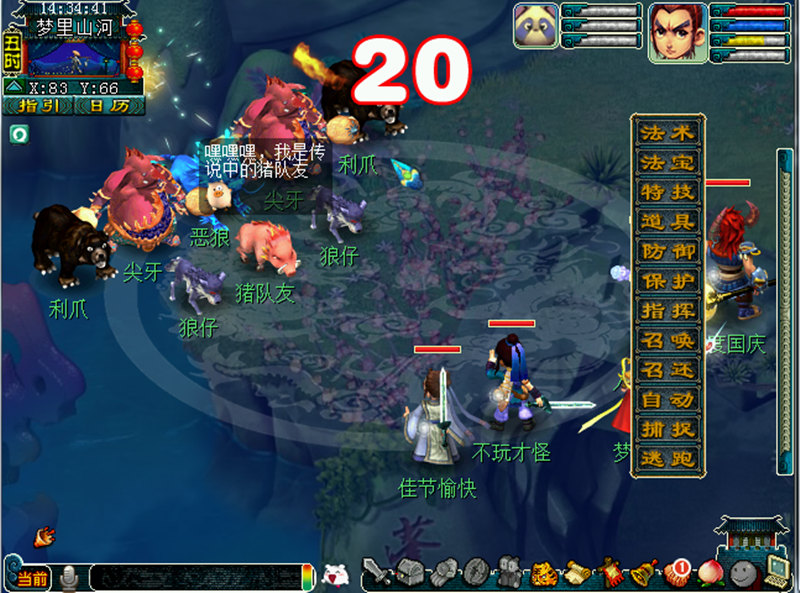The width and height of the screenshot is (800, 593).
Task: Choose the 特技 command
Action: pyautogui.click(x=668, y=192)
